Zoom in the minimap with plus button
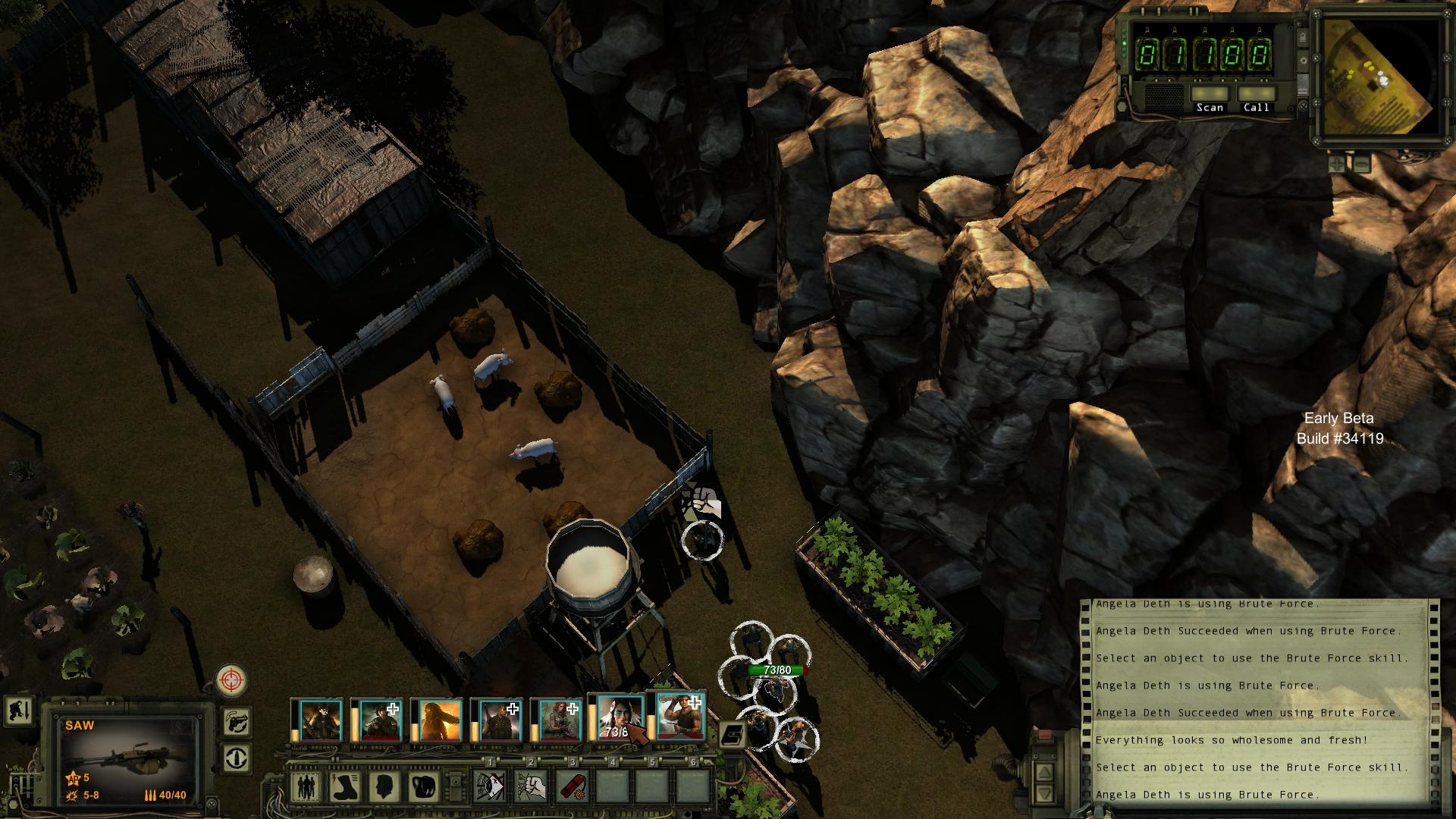This screenshot has height=819, width=1456. 1338,163
